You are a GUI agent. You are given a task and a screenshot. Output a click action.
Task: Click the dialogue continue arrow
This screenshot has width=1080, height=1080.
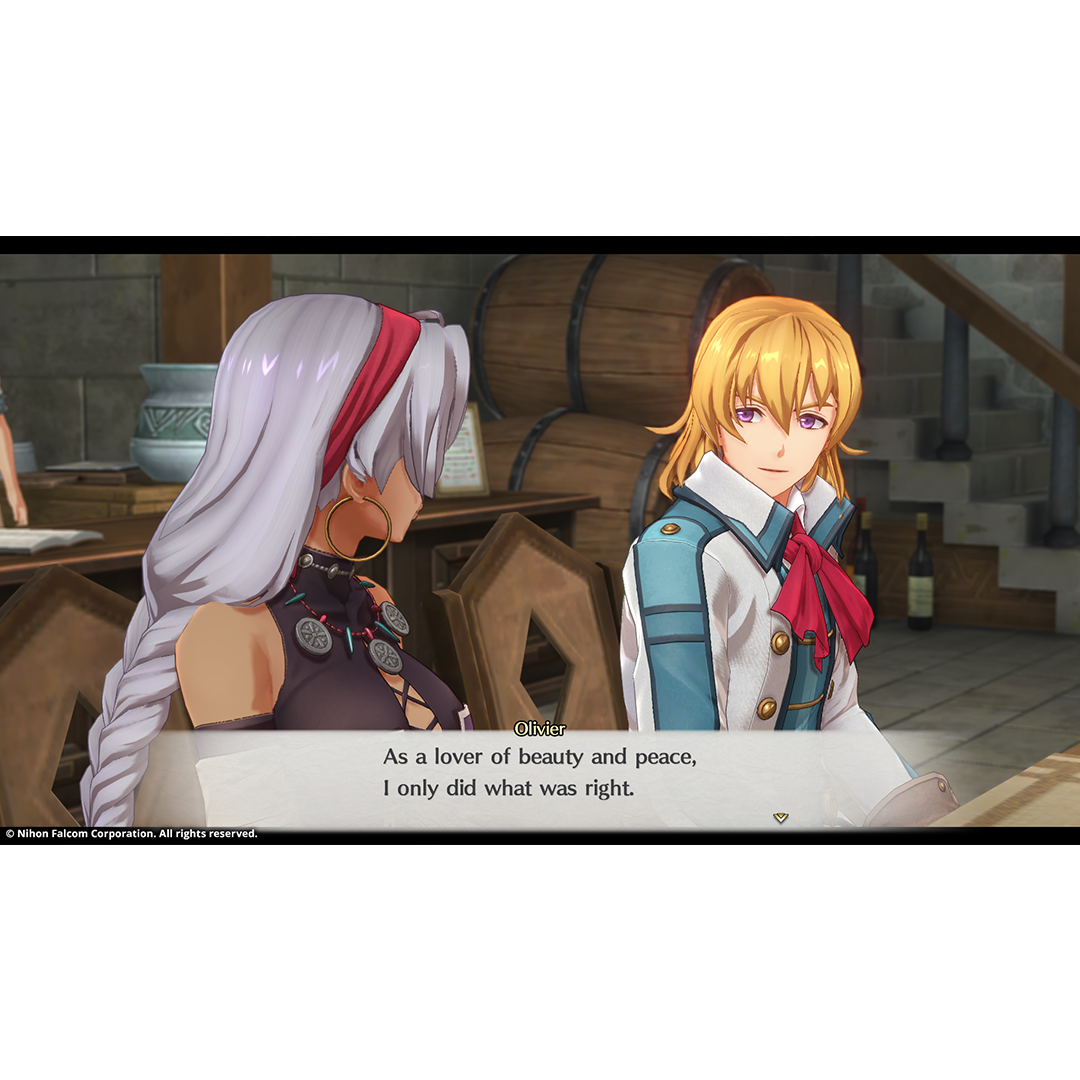pos(780,817)
